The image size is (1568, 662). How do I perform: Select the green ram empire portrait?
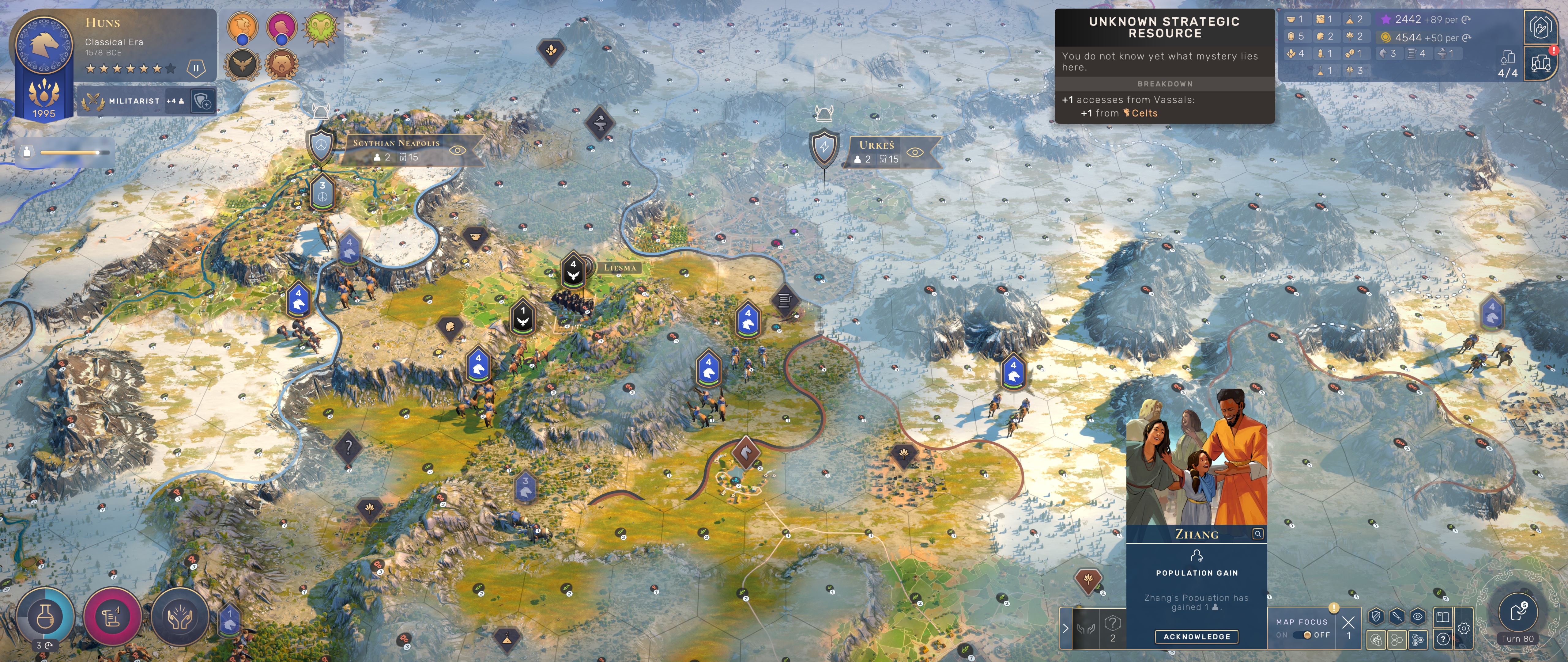321,27
